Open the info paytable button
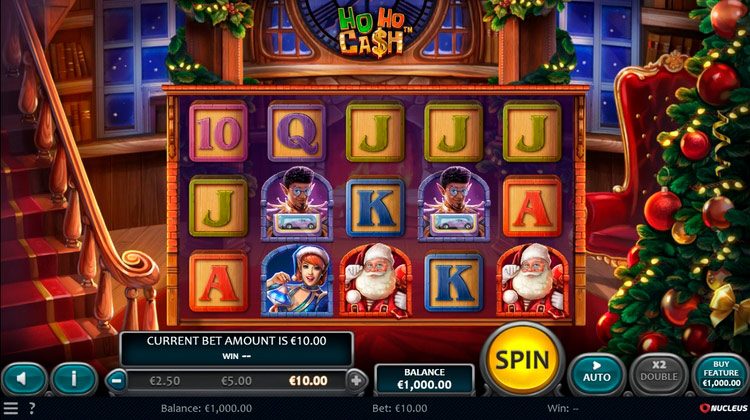The width and height of the screenshot is (750, 420). point(74,379)
